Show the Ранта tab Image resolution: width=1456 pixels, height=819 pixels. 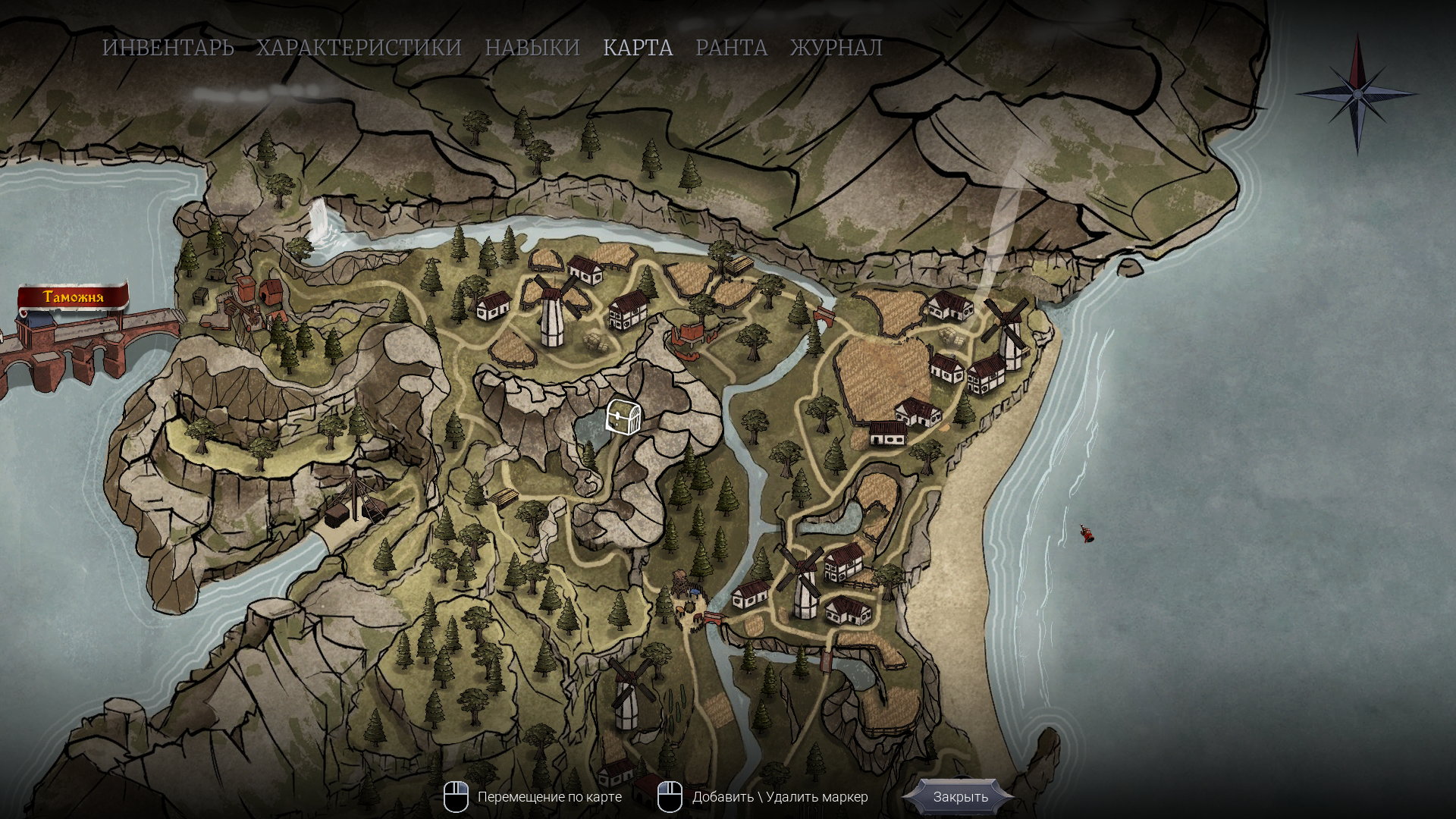point(731,47)
